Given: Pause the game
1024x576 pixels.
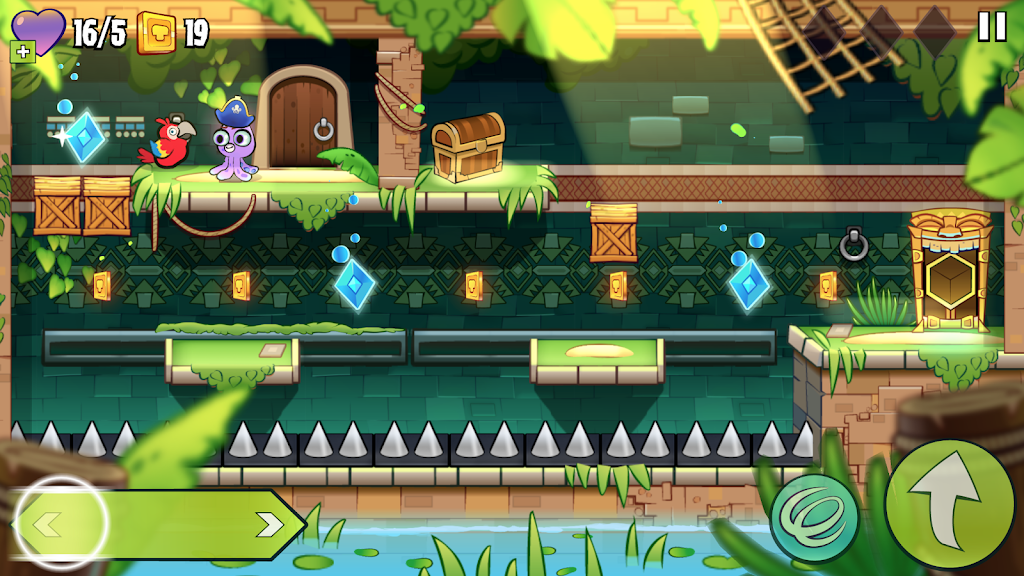Looking at the screenshot, I should point(991,27).
